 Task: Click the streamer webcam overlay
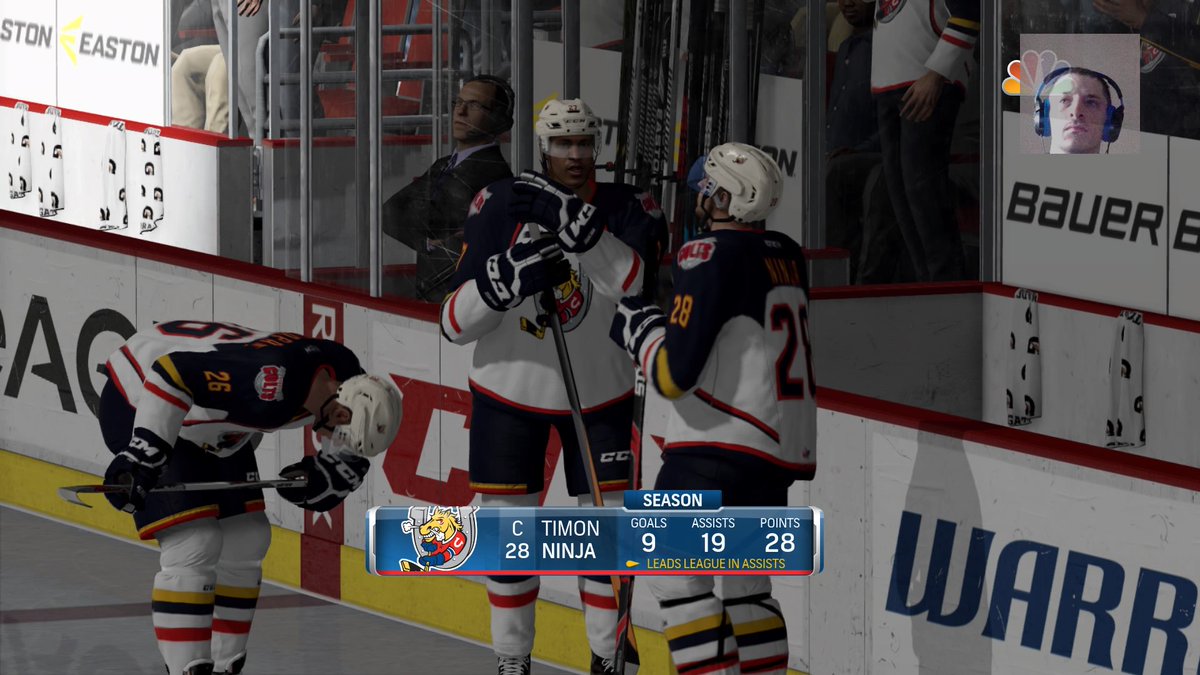tap(1079, 95)
